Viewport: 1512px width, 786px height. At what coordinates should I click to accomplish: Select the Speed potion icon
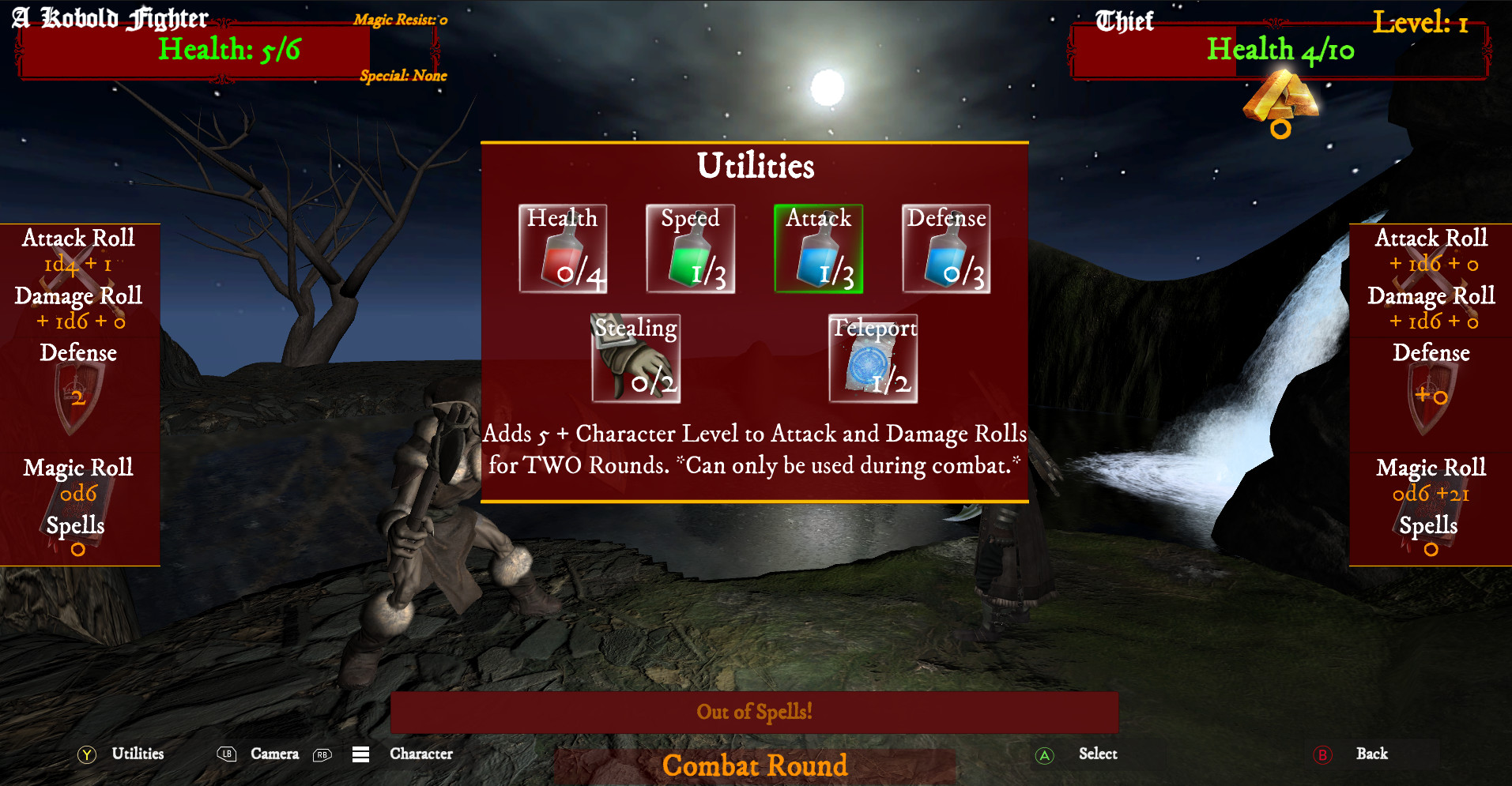pos(690,247)
